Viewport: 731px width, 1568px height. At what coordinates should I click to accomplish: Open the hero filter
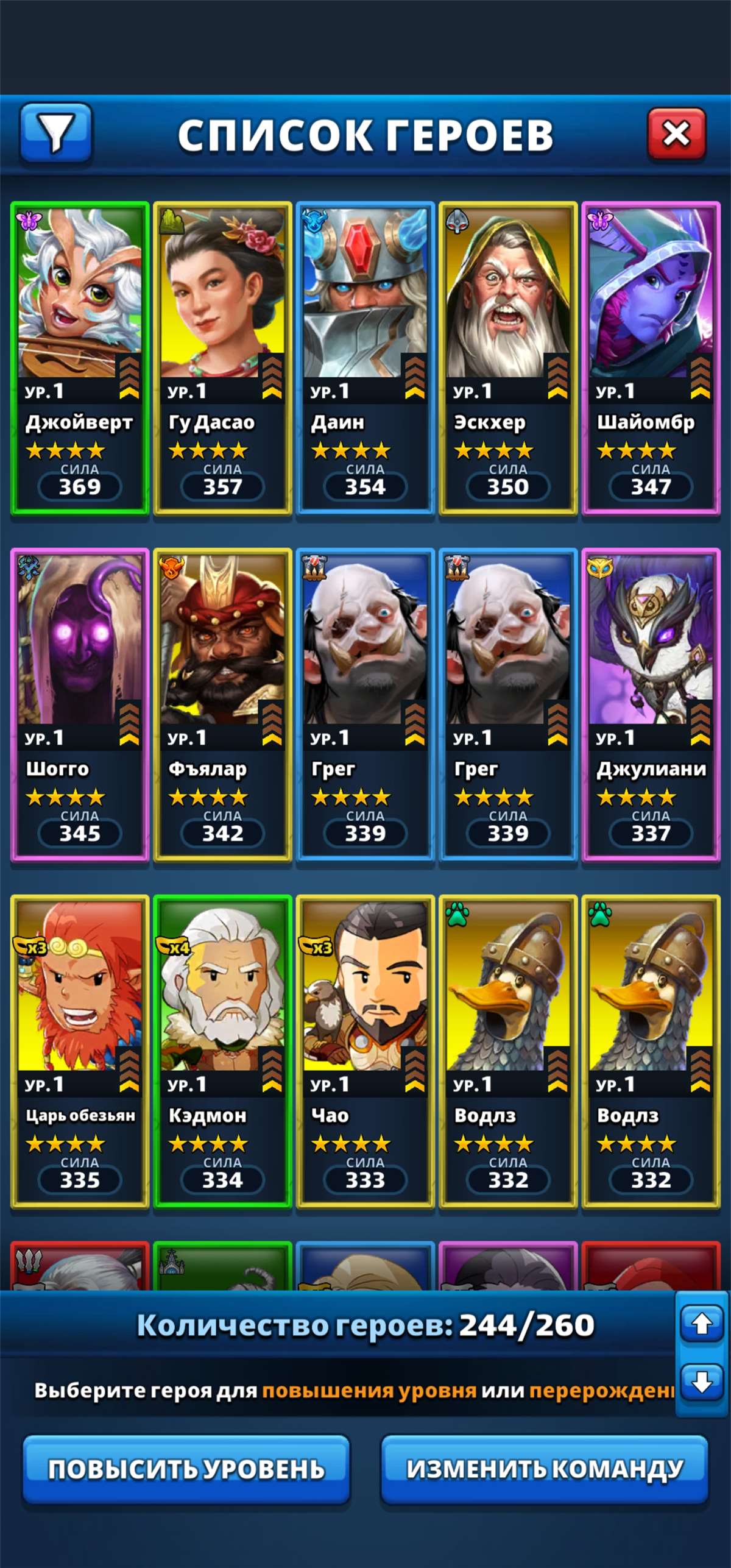tap(56, 133)
